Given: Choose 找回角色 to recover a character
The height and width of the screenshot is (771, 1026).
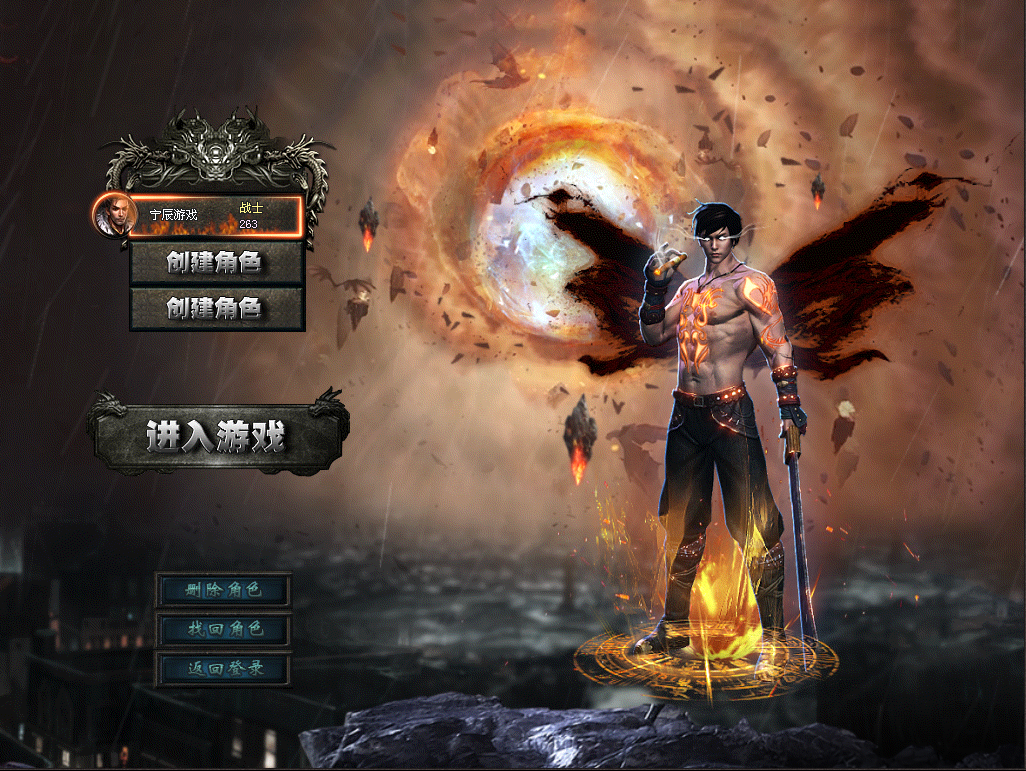Looking at the screenshot, I should click(224, 629).
